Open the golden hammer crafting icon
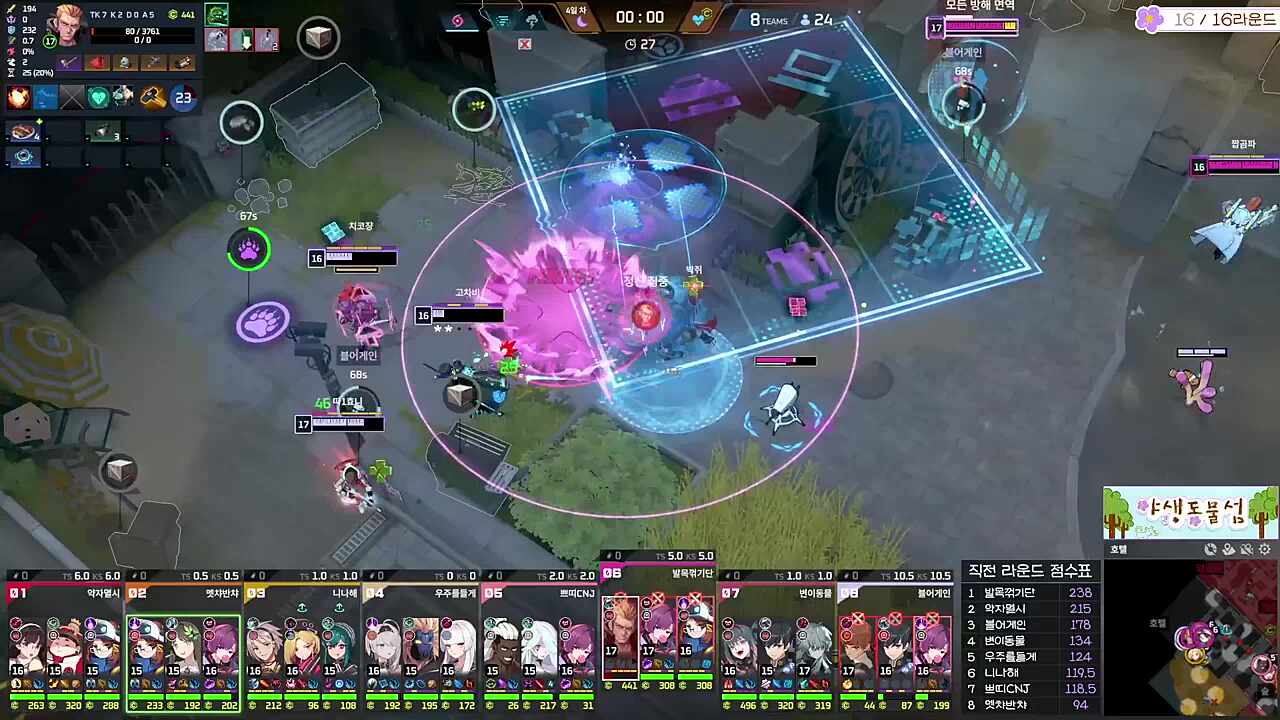The image size is (1280, 720). [152, 97]
